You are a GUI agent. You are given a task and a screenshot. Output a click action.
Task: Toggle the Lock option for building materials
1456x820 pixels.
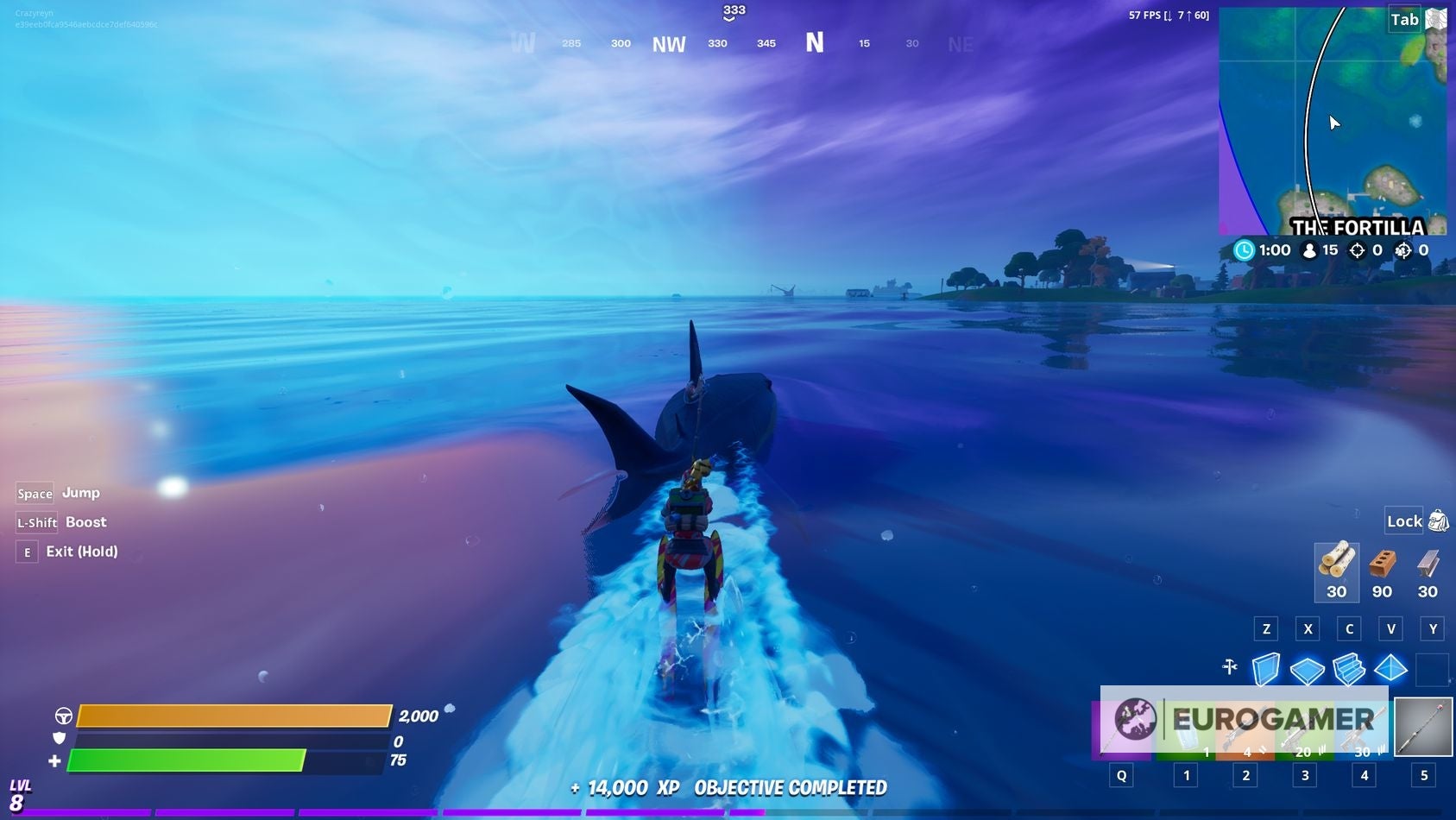[x=1402, y=521]
